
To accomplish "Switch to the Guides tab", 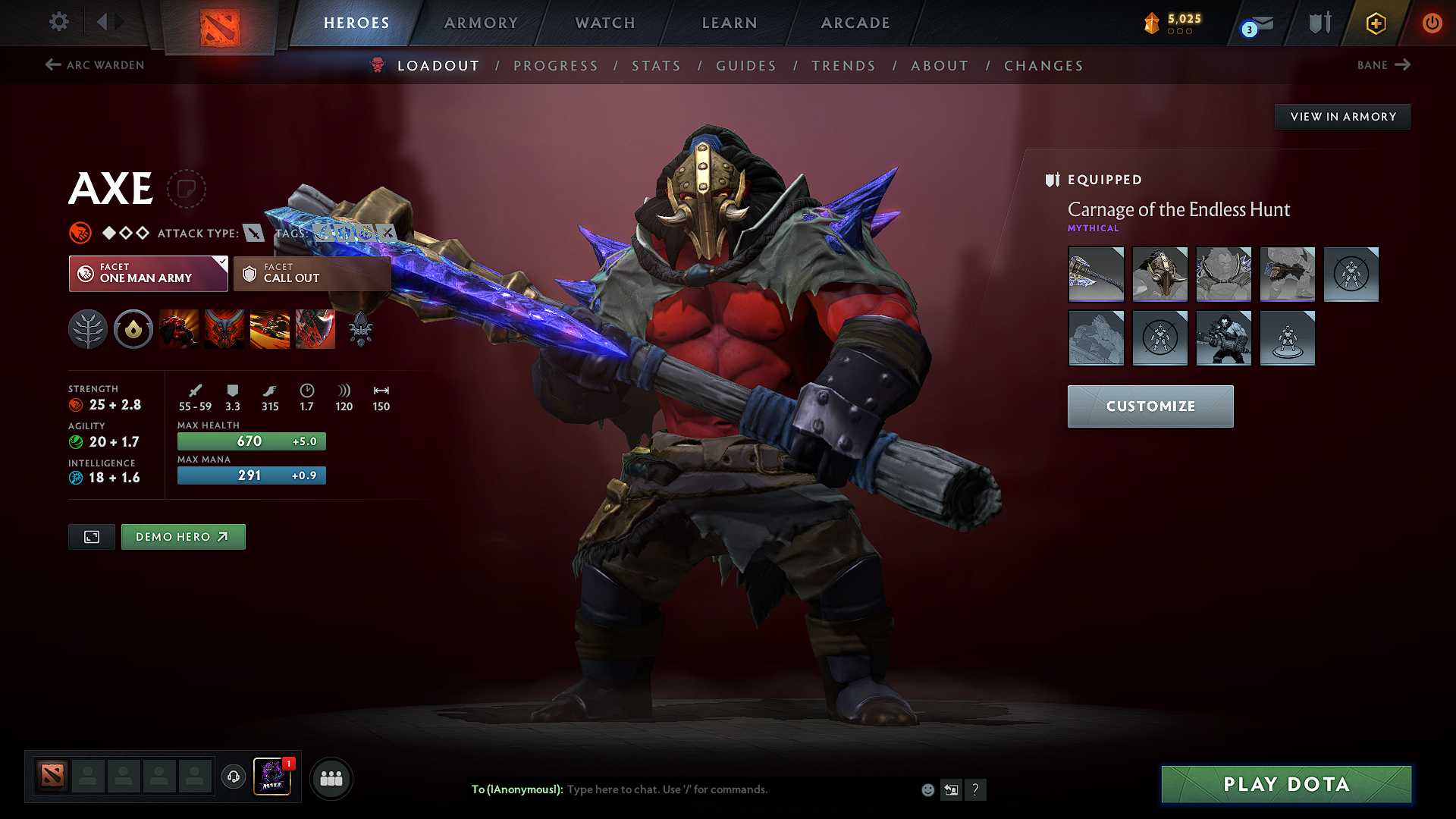I will click(745, 65).
